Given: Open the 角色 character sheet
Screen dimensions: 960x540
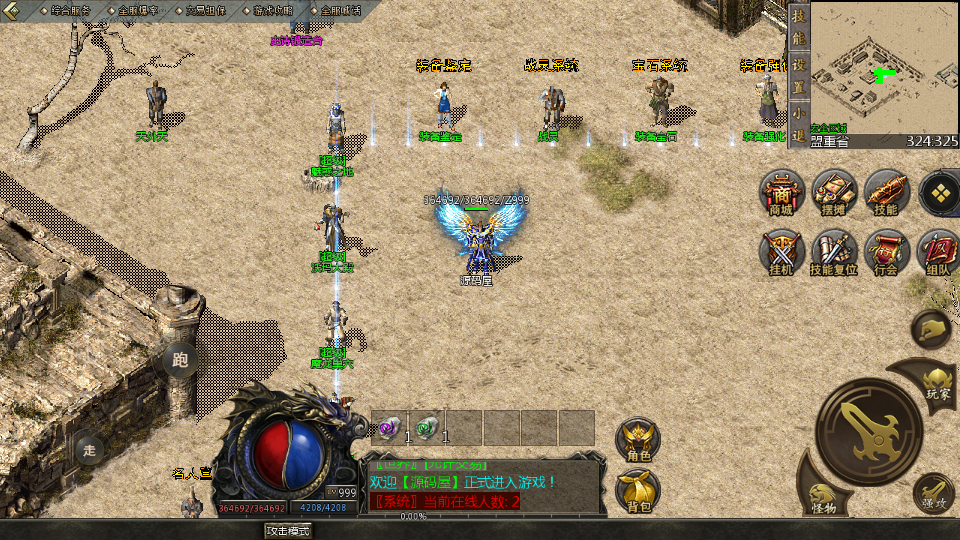Looking at the screenshot, I should pos(637,441).
